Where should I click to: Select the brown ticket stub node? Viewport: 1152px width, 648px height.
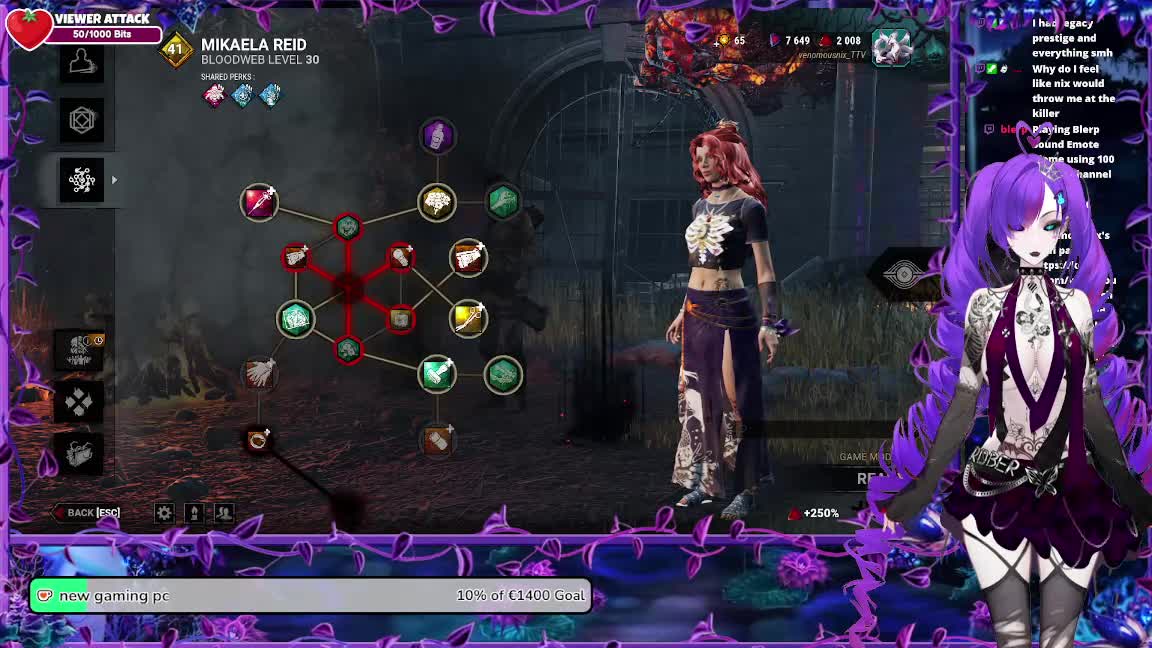pyautogui.click(x=437, y=439)
